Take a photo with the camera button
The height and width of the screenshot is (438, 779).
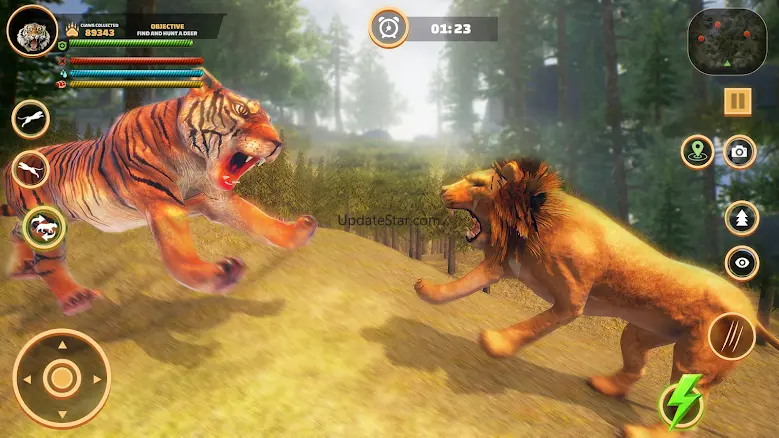(739, 152)
